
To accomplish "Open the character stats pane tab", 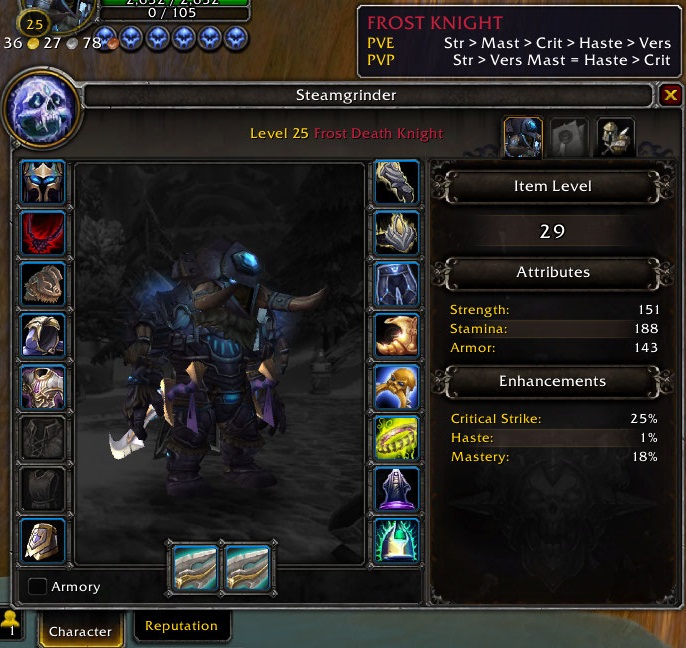I will (x=523, y=137).
